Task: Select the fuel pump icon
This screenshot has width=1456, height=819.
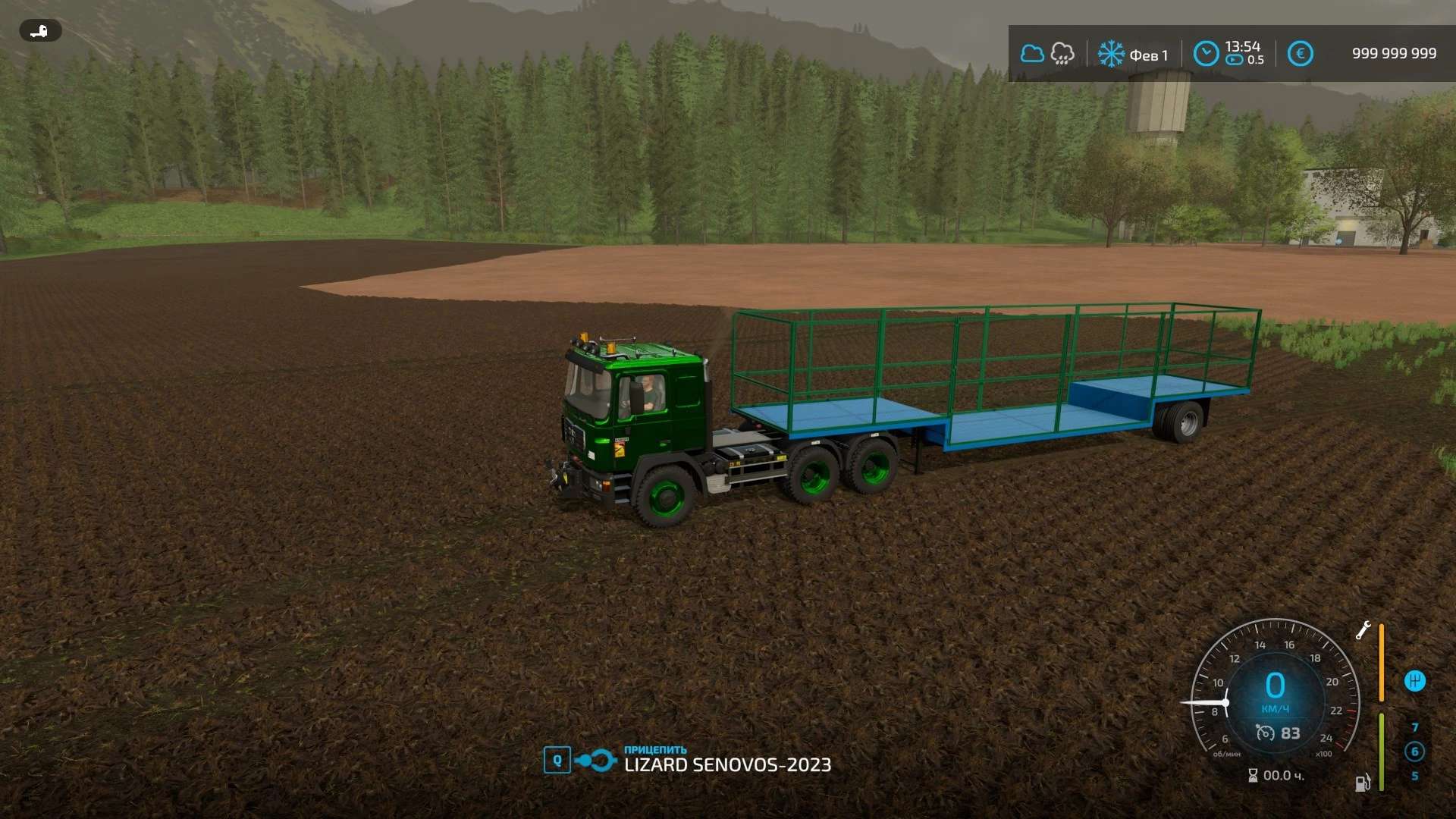Action: pyautogui.click(x=1363, y=783)
